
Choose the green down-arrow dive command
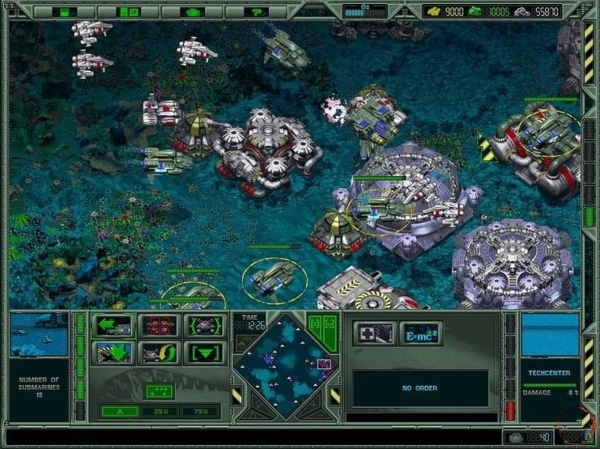(114, 352)
